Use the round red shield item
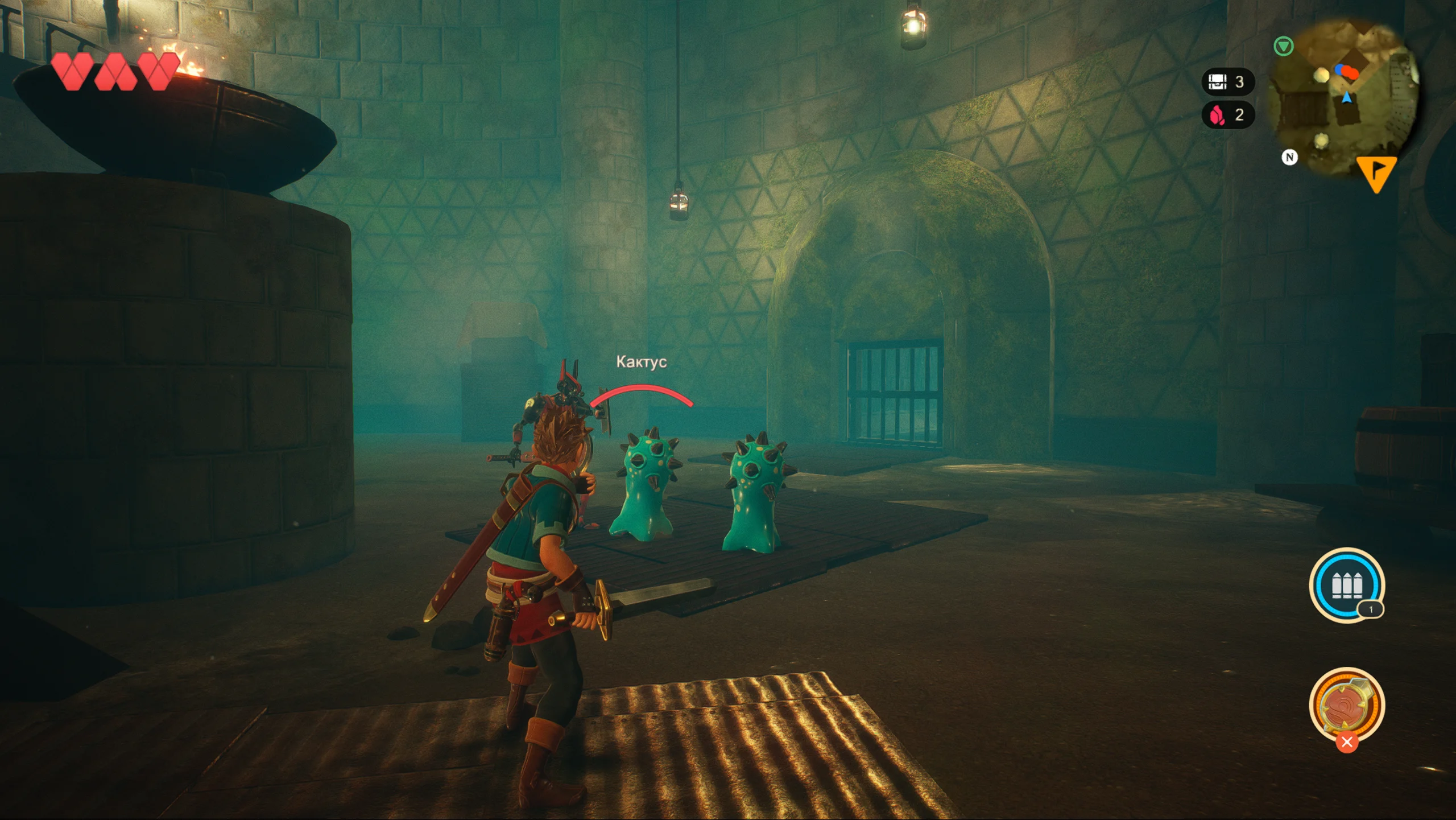The width and height of the screenshot is (1456, 820). (1346, 706)
